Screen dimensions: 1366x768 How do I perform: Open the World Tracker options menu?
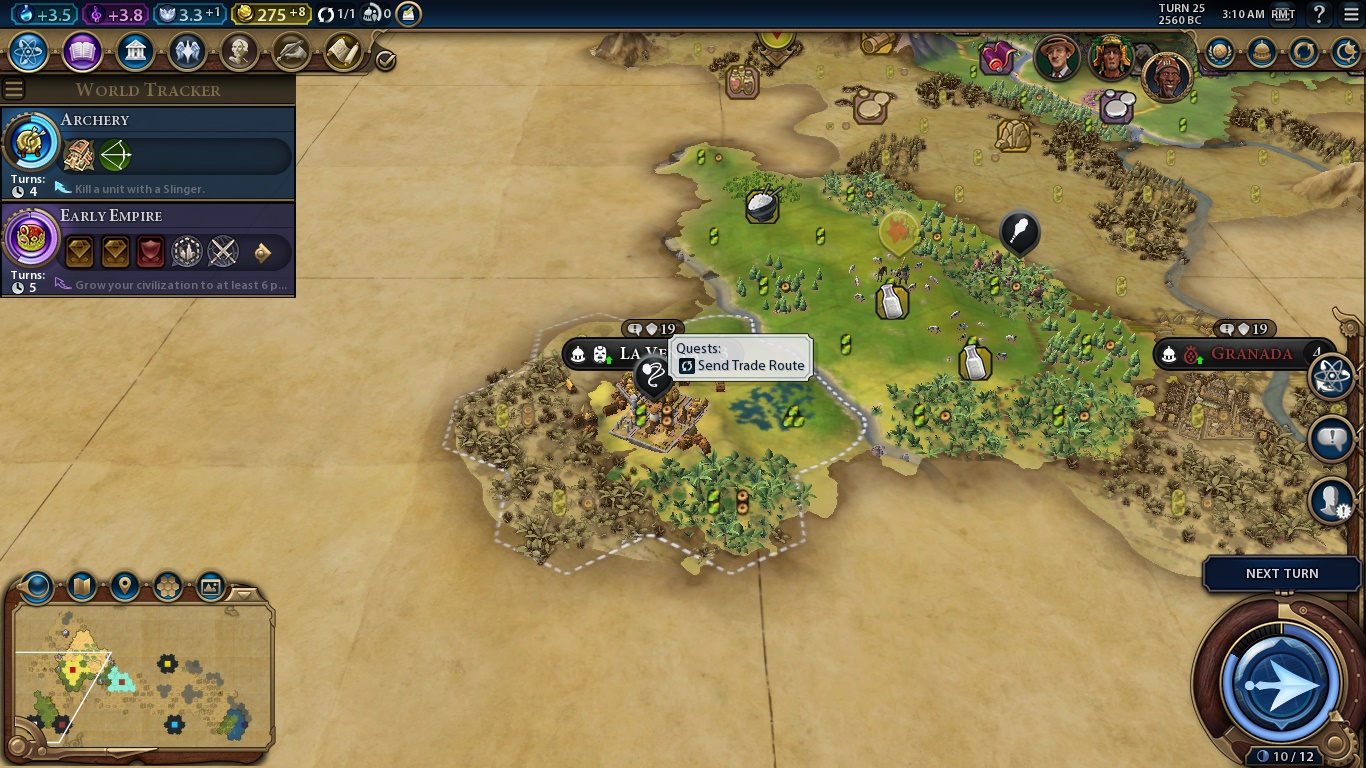[x=14, y=90]
